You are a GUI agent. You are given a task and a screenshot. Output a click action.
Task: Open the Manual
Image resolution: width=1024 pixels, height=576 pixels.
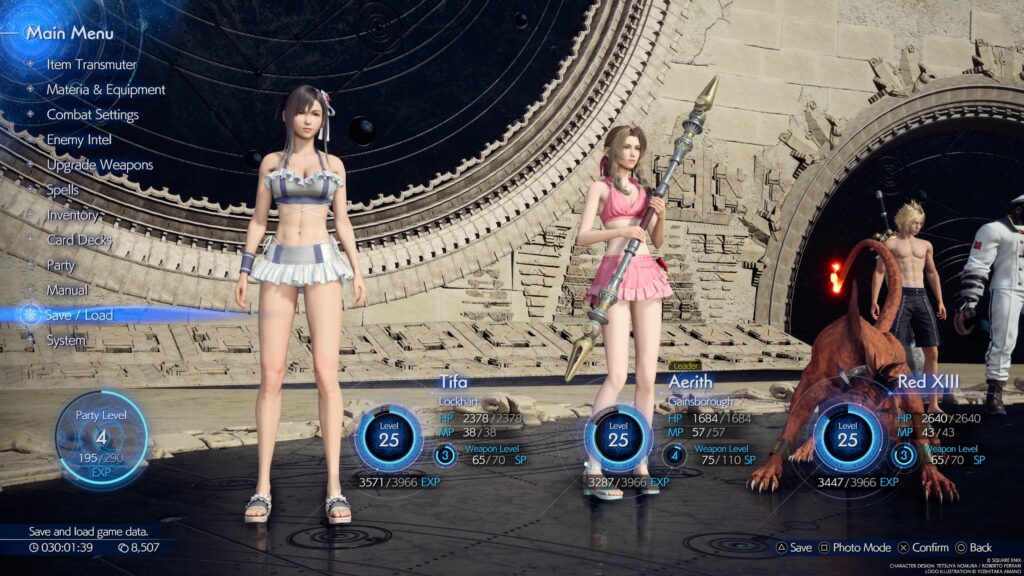coord(66,290)
